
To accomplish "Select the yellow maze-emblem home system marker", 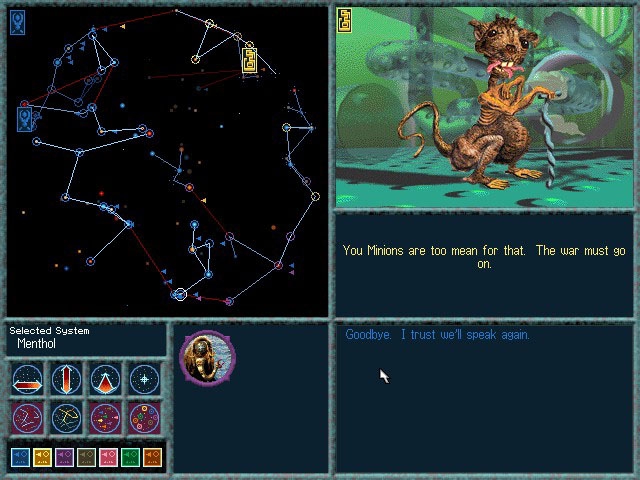I will click(x=250, y=60).
